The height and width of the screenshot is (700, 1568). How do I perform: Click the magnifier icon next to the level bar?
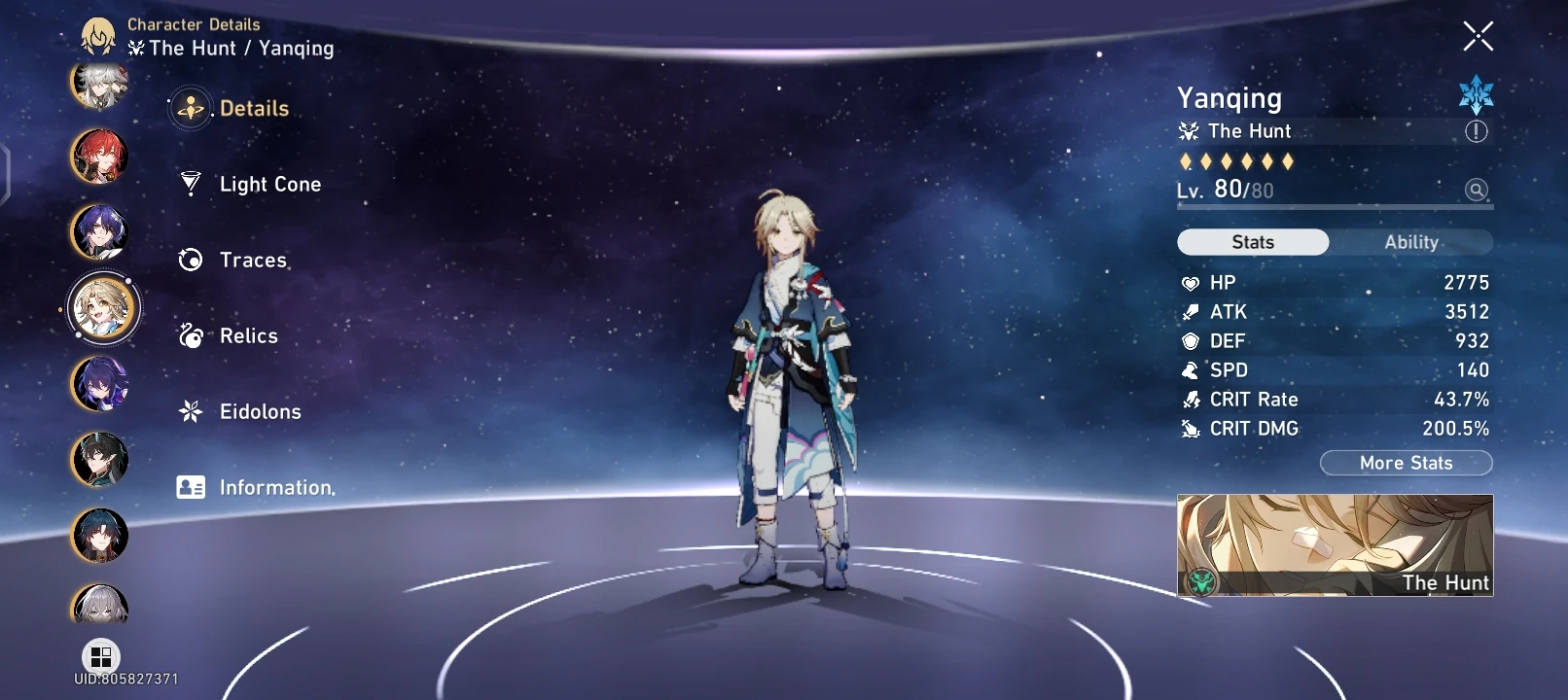[x=1475, y=192]
